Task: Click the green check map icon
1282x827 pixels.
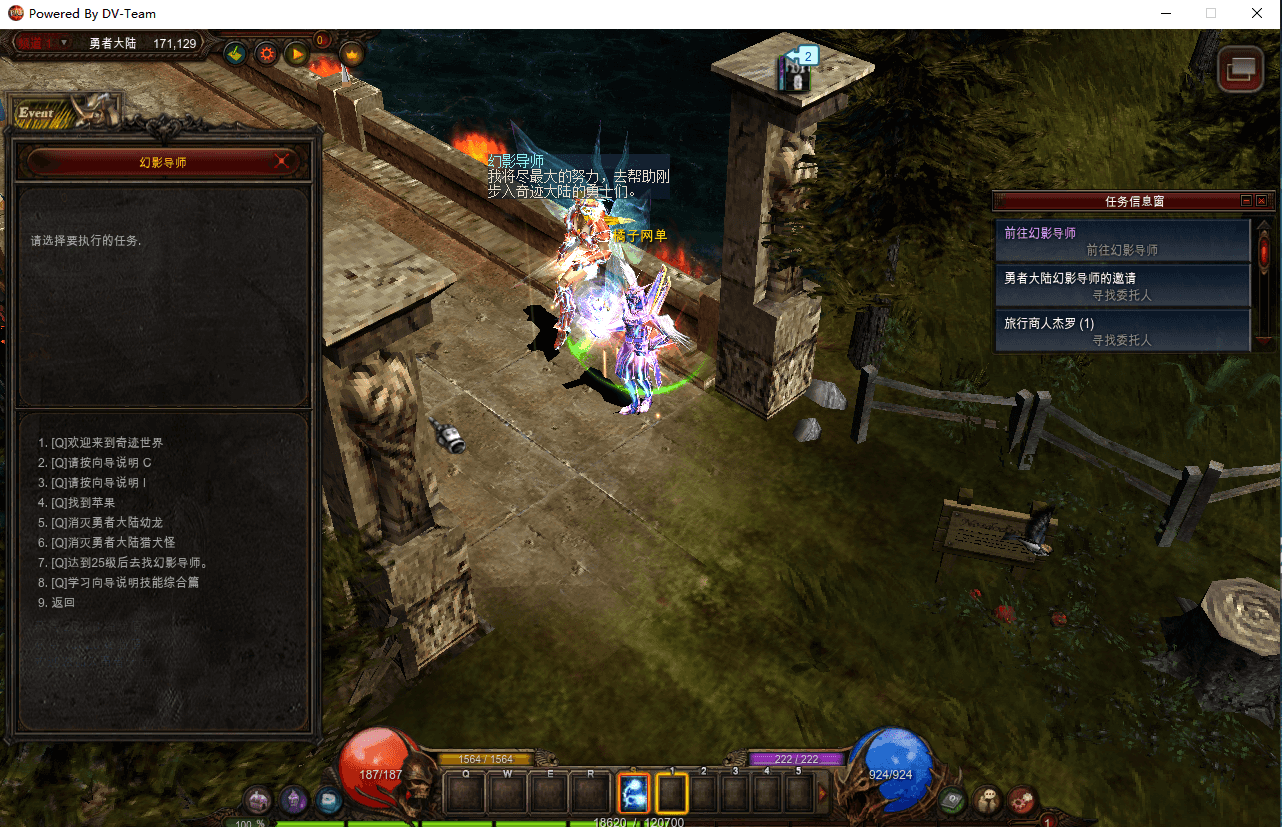Action: click(x=235, y=54)
